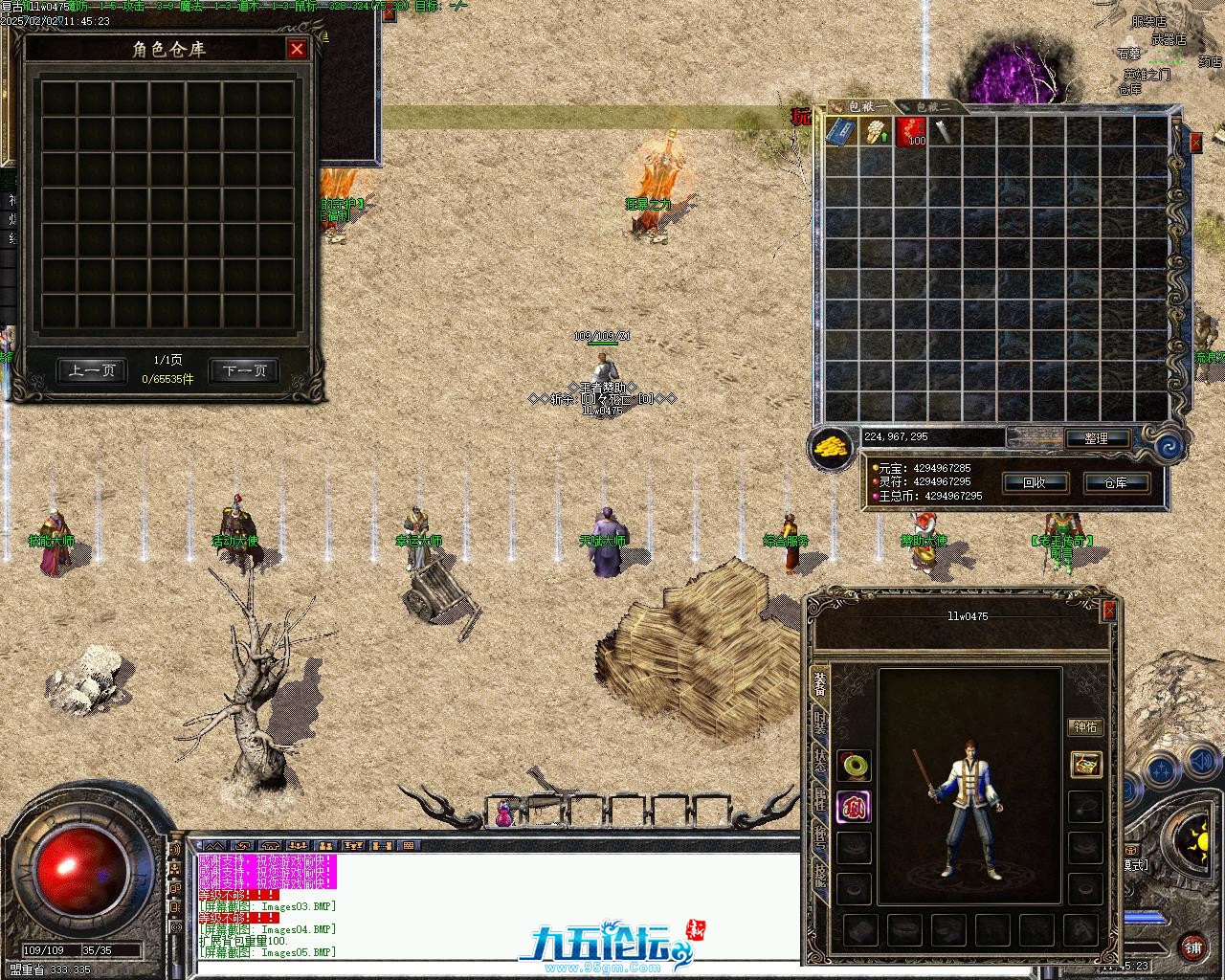The width and height of the screenshot is (1225, 980).
Task: Select the green jade ring equipment slot
Action: tap(854, 765)
